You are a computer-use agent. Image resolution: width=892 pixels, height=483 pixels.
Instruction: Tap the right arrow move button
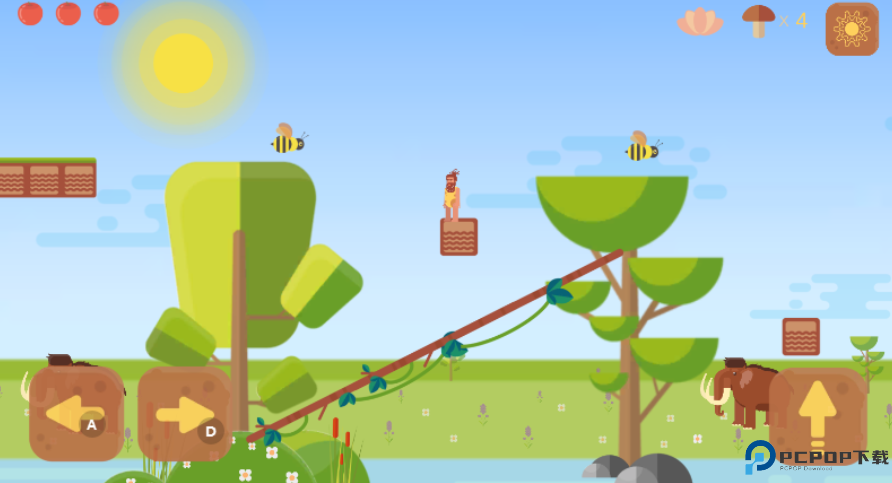(x=185, y=413)
